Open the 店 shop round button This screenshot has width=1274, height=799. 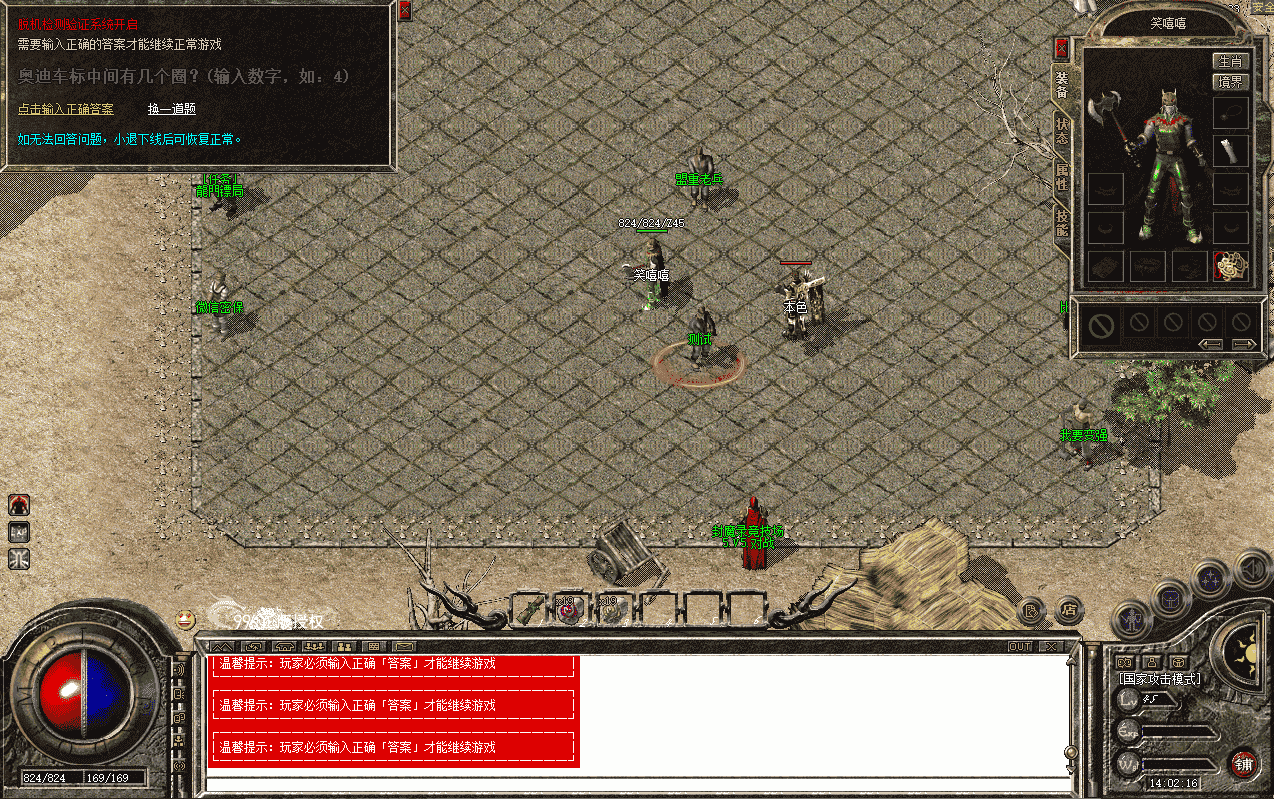point(1069,607)
